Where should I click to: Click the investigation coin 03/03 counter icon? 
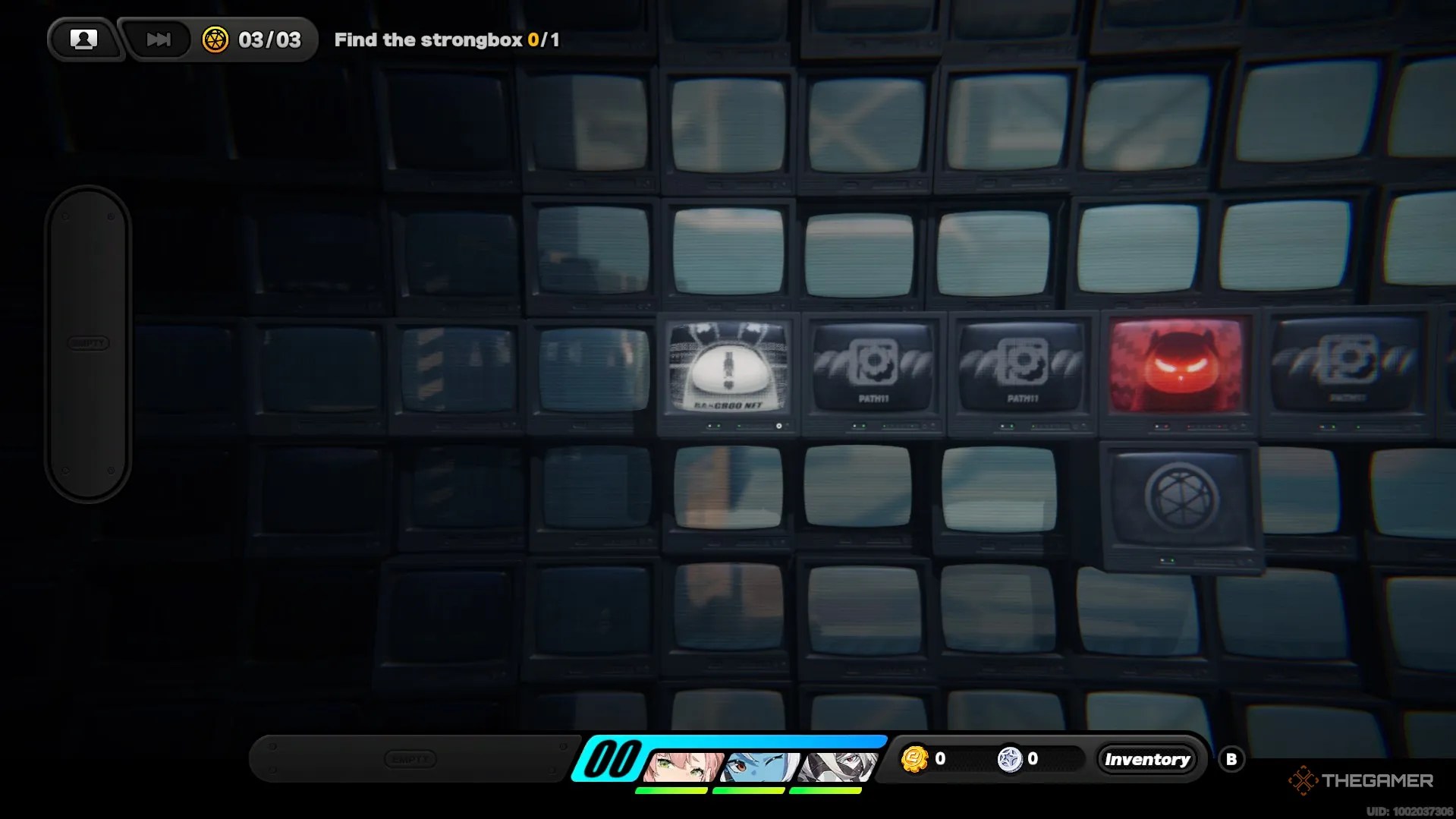tap(217, 40)
